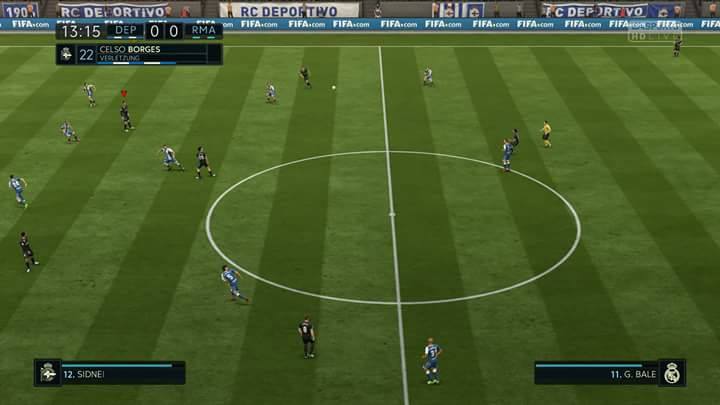Viewport: 720px width, 405px height.
Task: Select the Celso Borges injury notification
Action: tap(139, 54)
